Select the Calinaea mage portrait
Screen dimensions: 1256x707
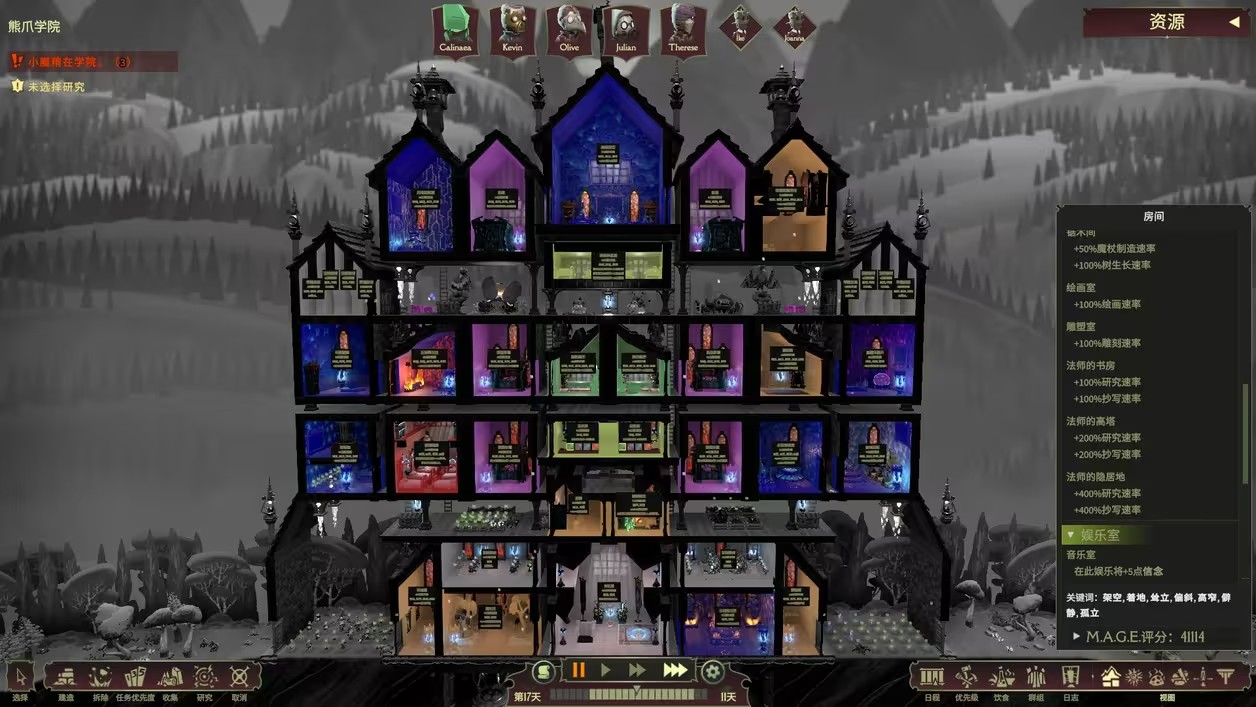tap(455, 30)
